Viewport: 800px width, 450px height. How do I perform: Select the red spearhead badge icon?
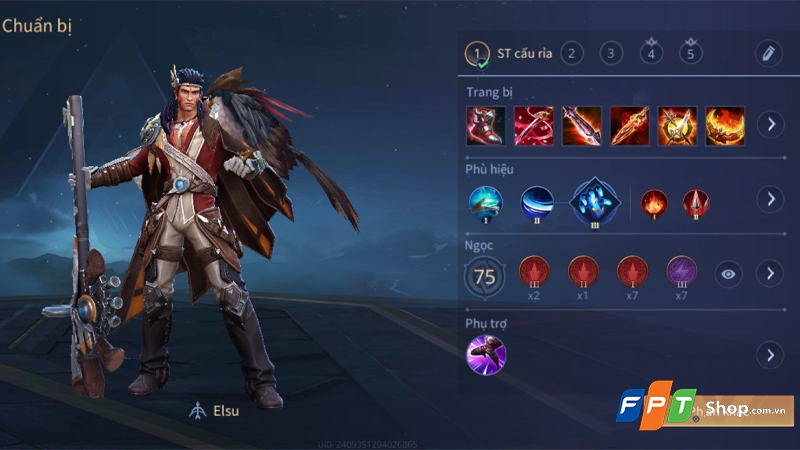695,202
